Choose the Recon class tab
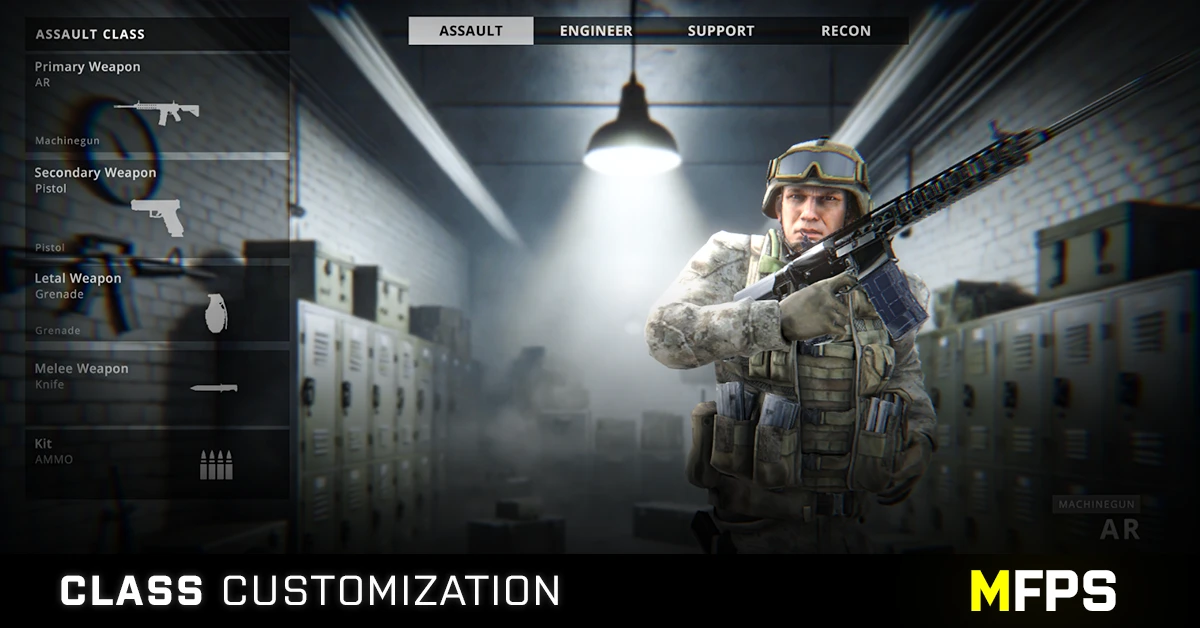 pyautogui.click(x=846, y=31)
